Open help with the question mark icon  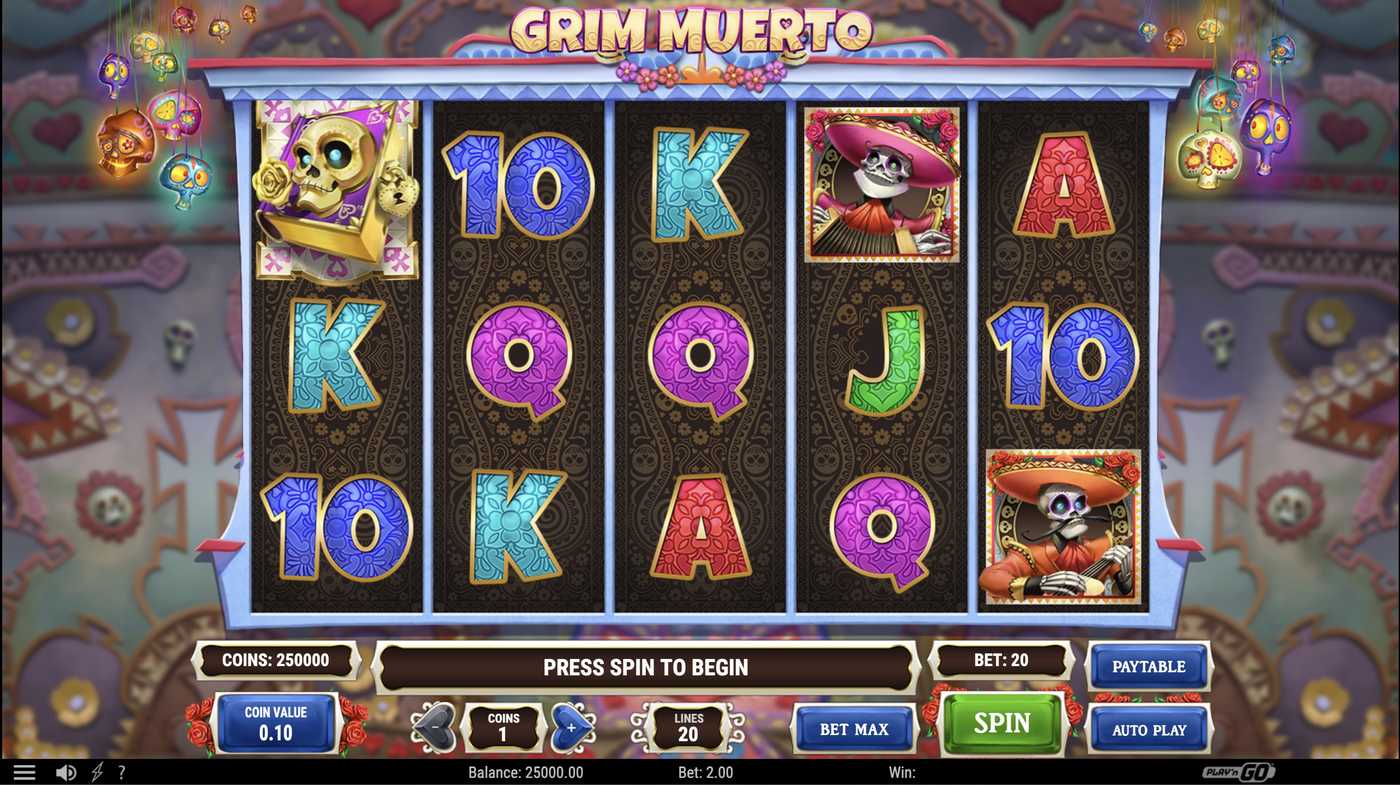[x=121, y=771]
